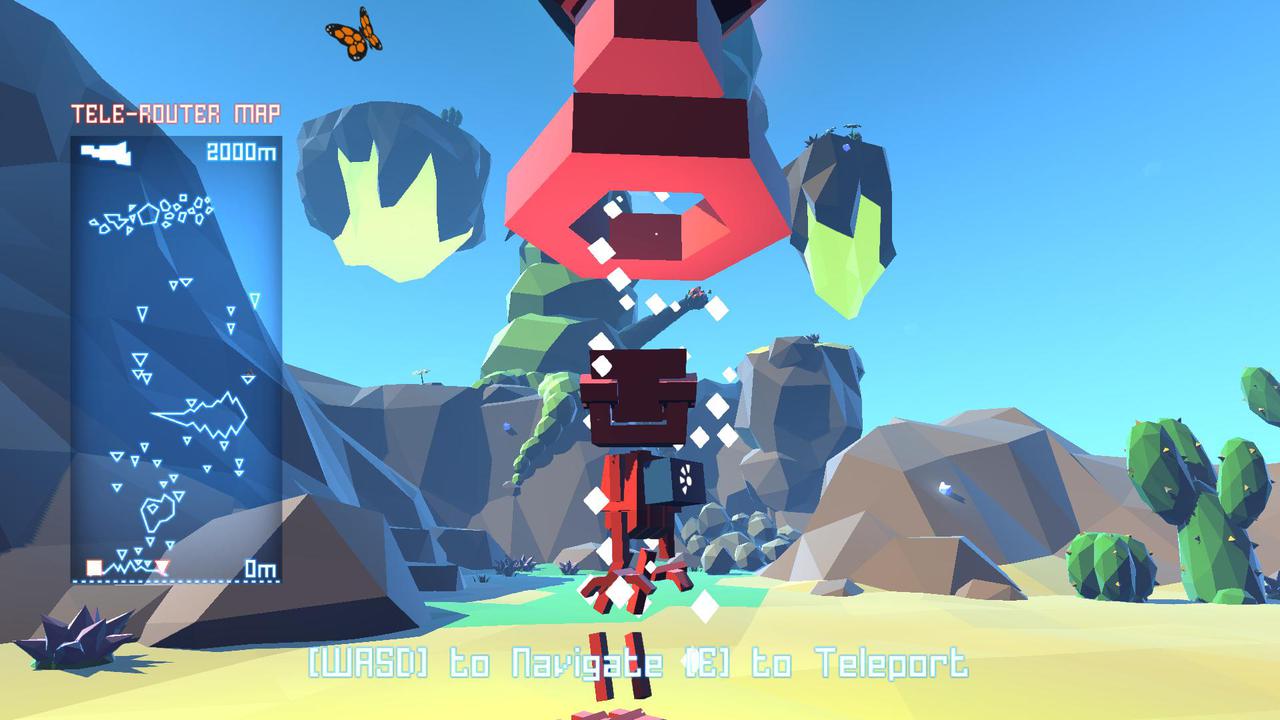Select the pentagon island marker in upper map cluster
1280x720 pixels.
146,215
